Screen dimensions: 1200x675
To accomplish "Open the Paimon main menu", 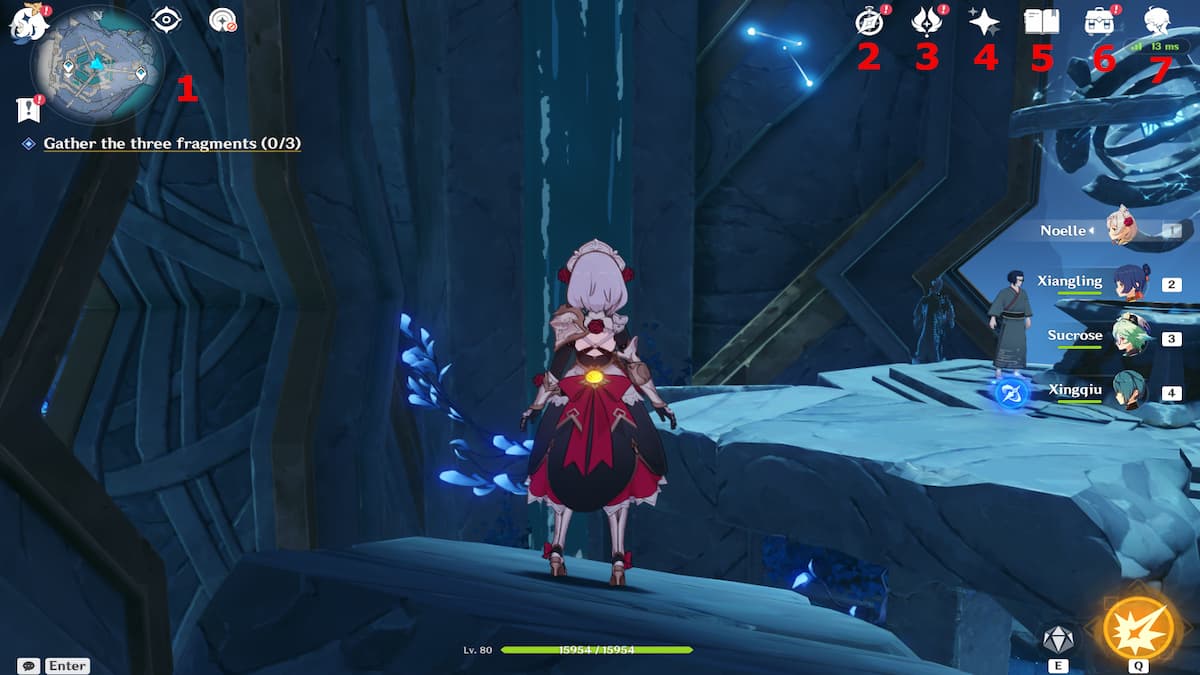I will coord(24,20).
